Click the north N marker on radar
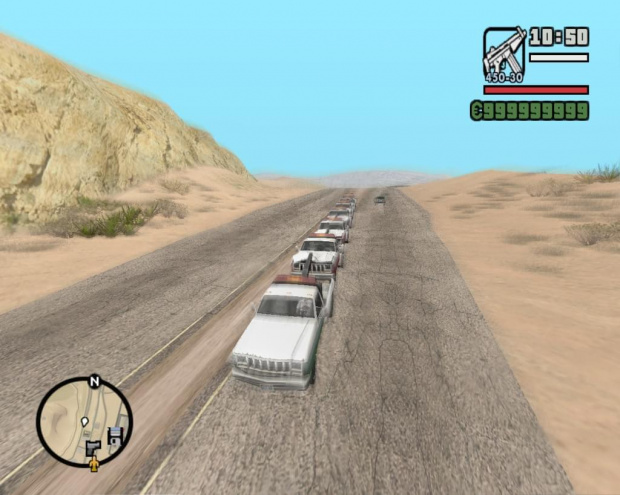Image resolution: width=620 pixels, height=495 pixels. [94, 381]
